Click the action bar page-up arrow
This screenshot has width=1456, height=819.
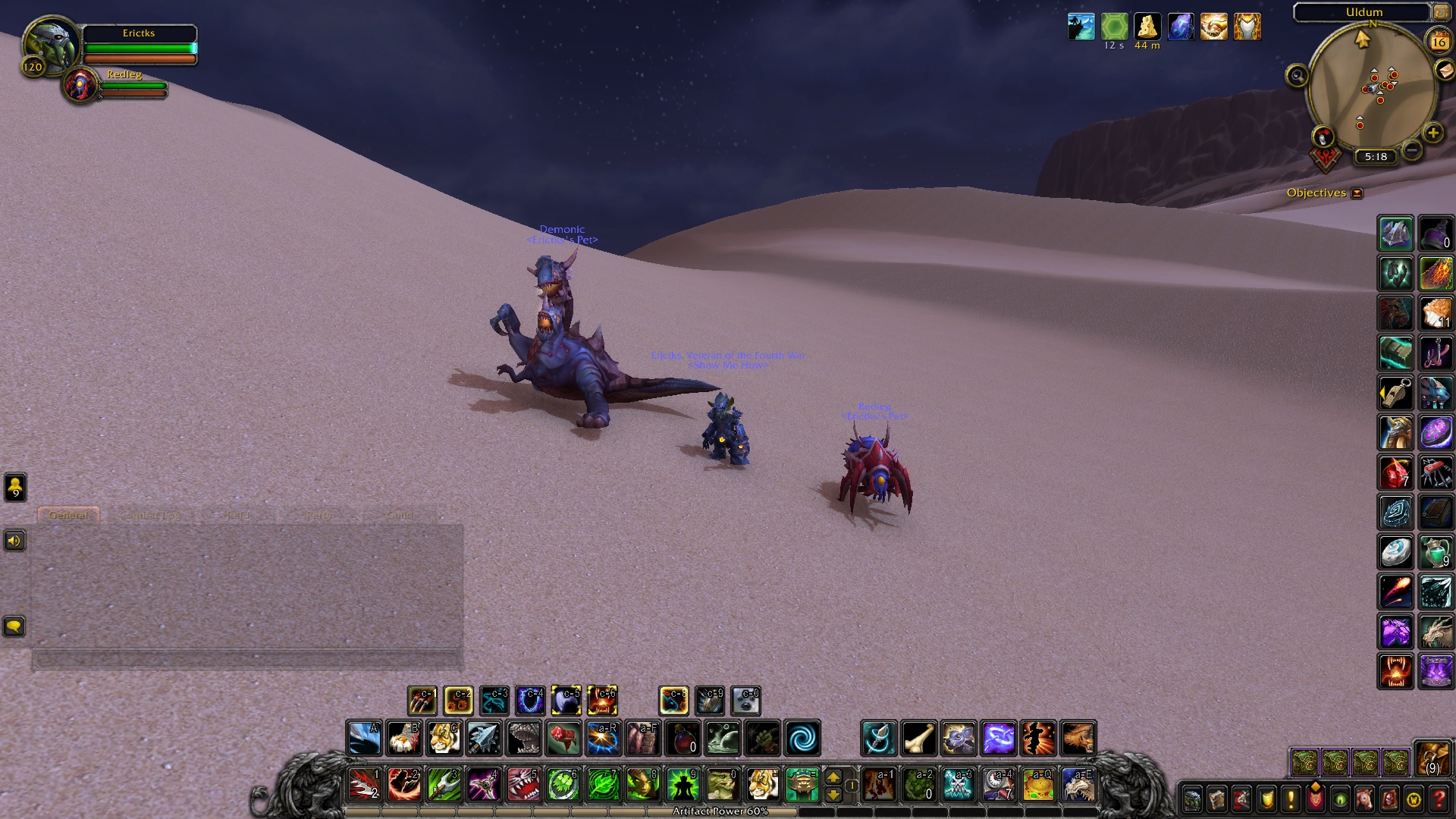(x=835, y=778)
